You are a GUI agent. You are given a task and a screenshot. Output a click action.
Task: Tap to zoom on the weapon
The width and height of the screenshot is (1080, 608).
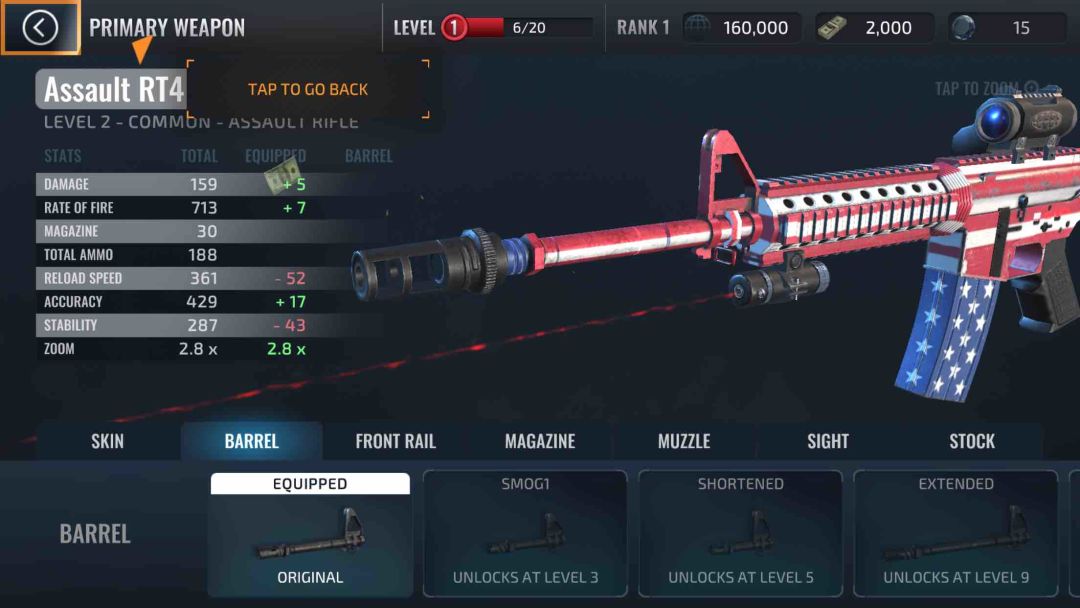pyautogui.click(x=986, y=89)
